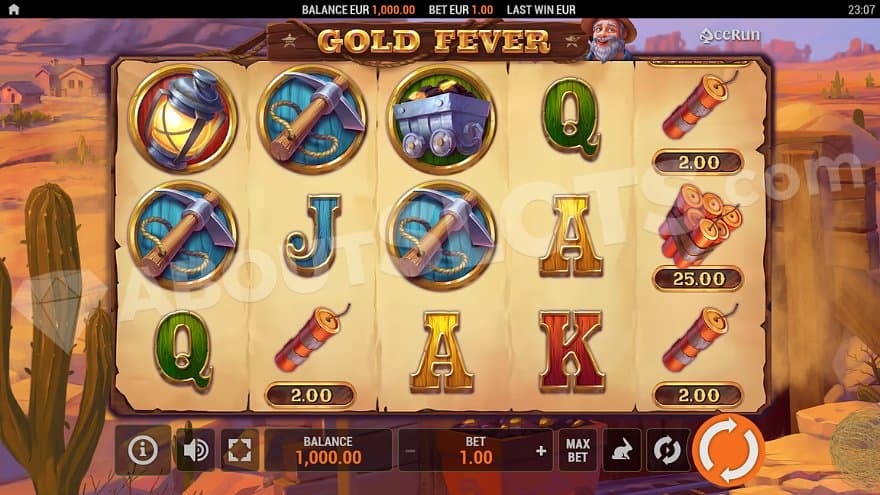Go to the home icon in the top bar

pos(13,10)
